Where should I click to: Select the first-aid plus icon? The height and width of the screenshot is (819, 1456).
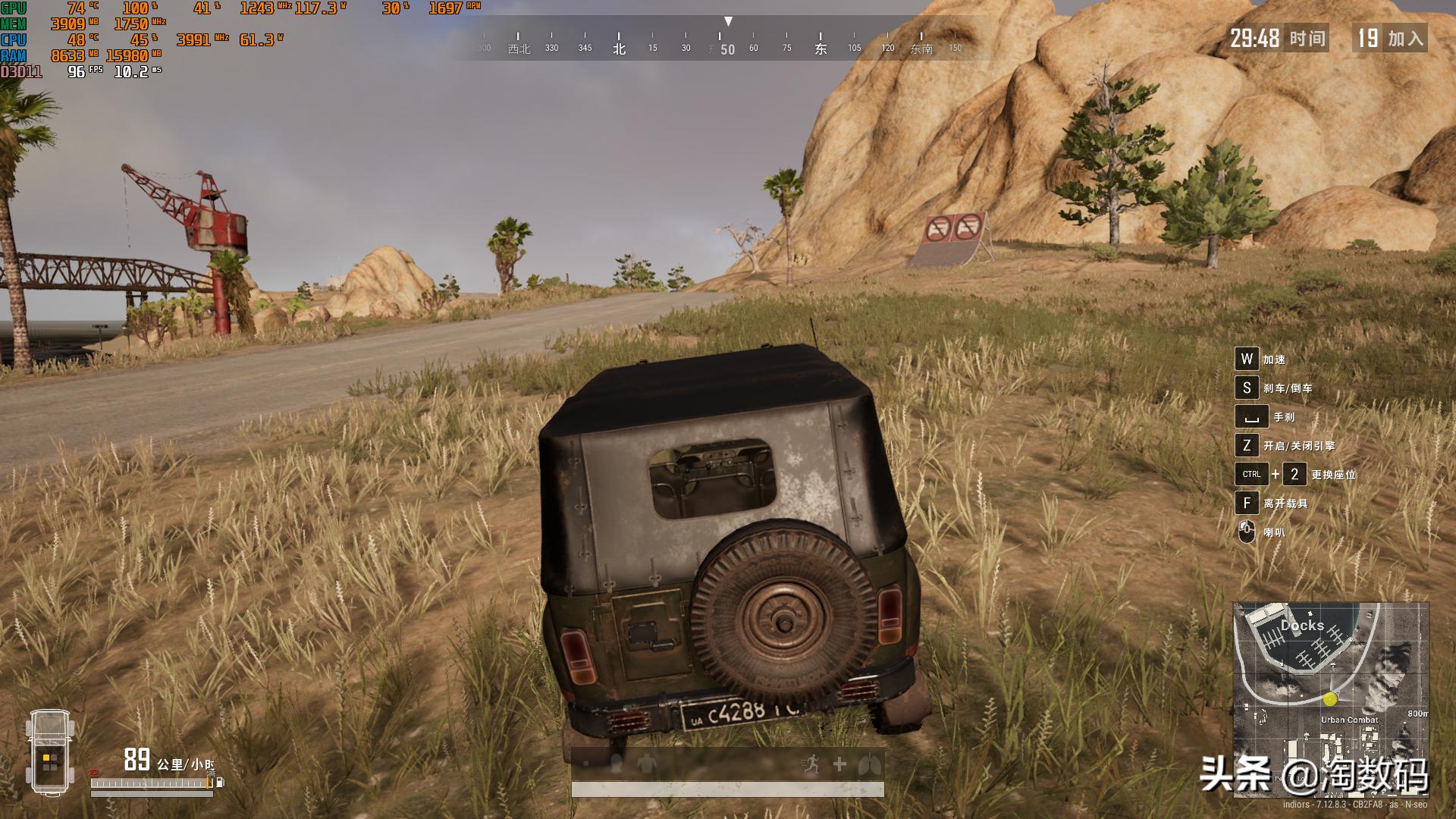pyautogui.click(x=839, y=762)
